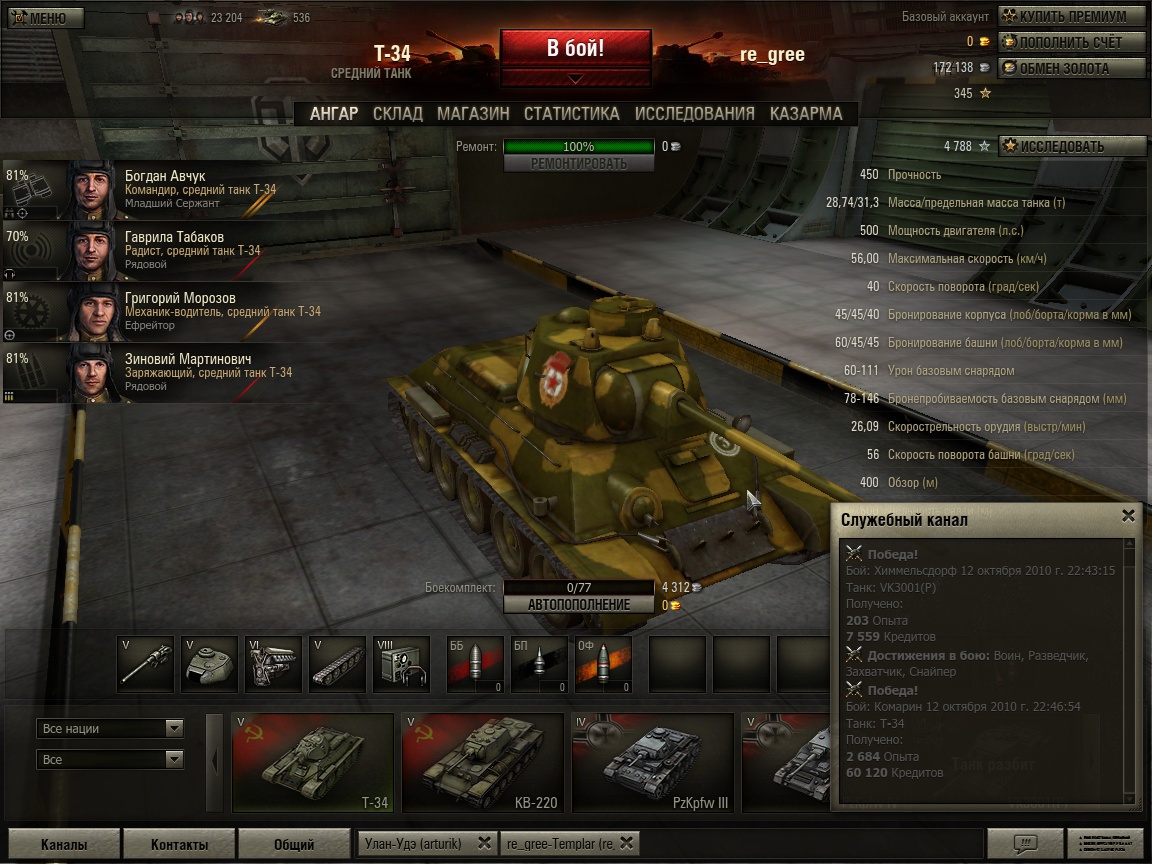Click the Ремонтировать repair button
This screenshot has height=864, width=1152.
click(579, 163)
